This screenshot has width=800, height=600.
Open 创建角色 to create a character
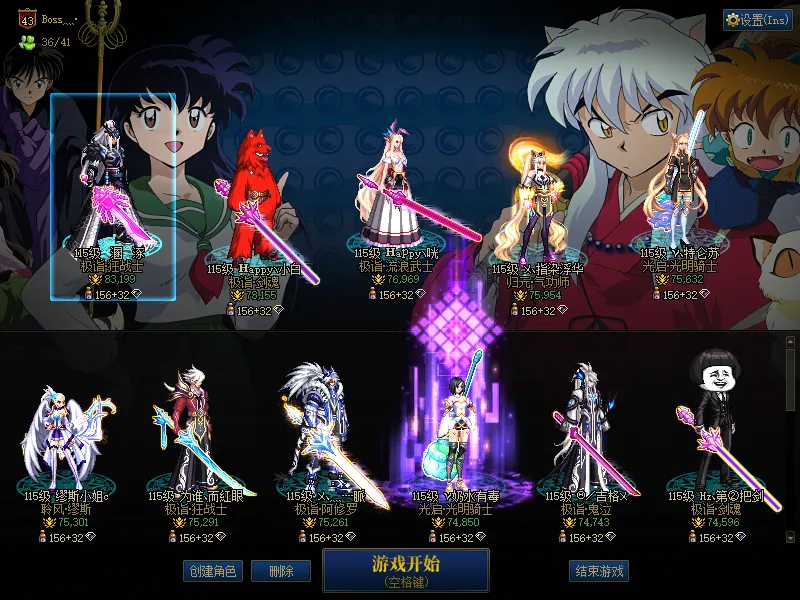212,571
